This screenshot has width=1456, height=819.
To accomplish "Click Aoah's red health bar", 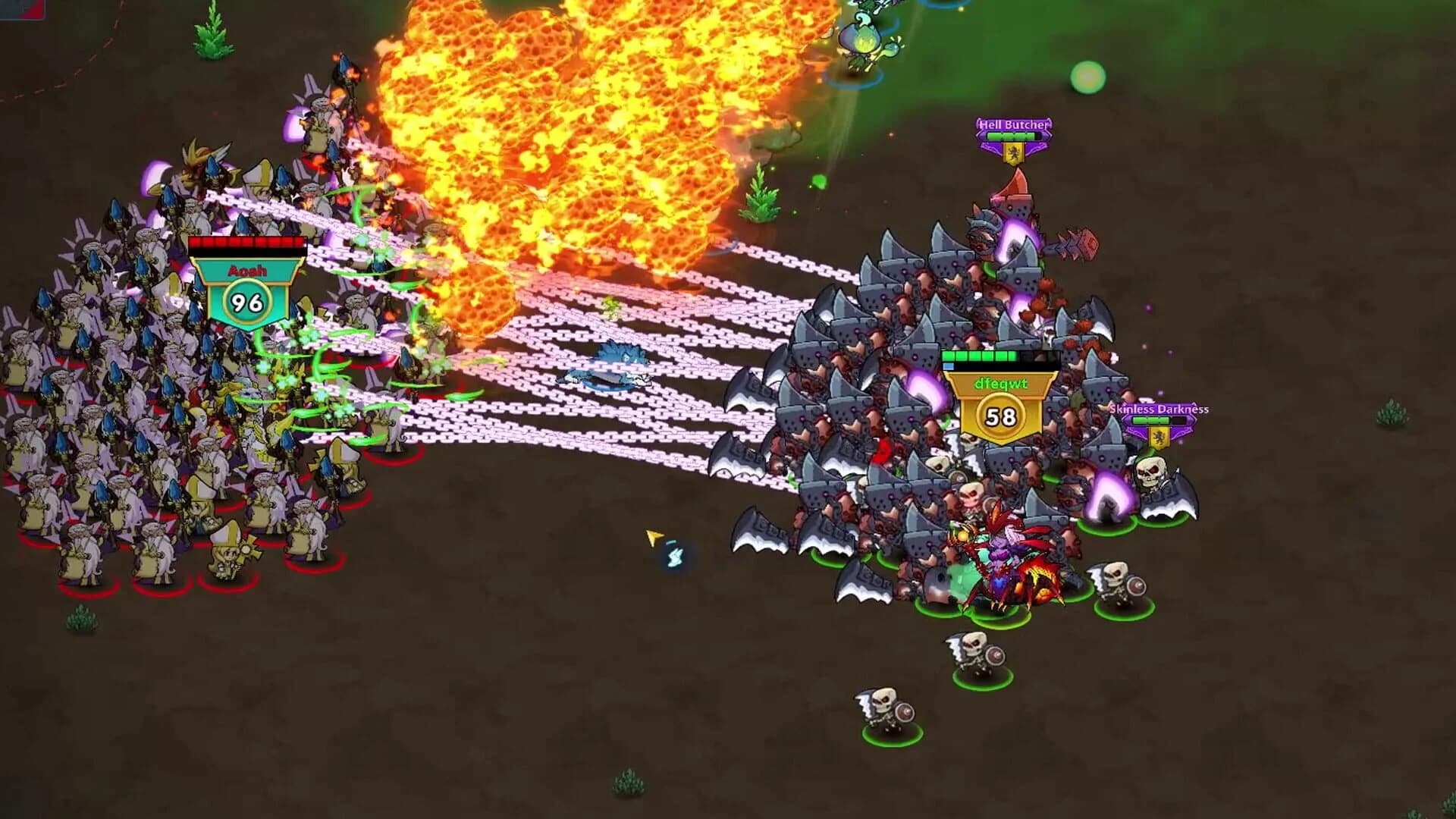I will tap(246, 240).
